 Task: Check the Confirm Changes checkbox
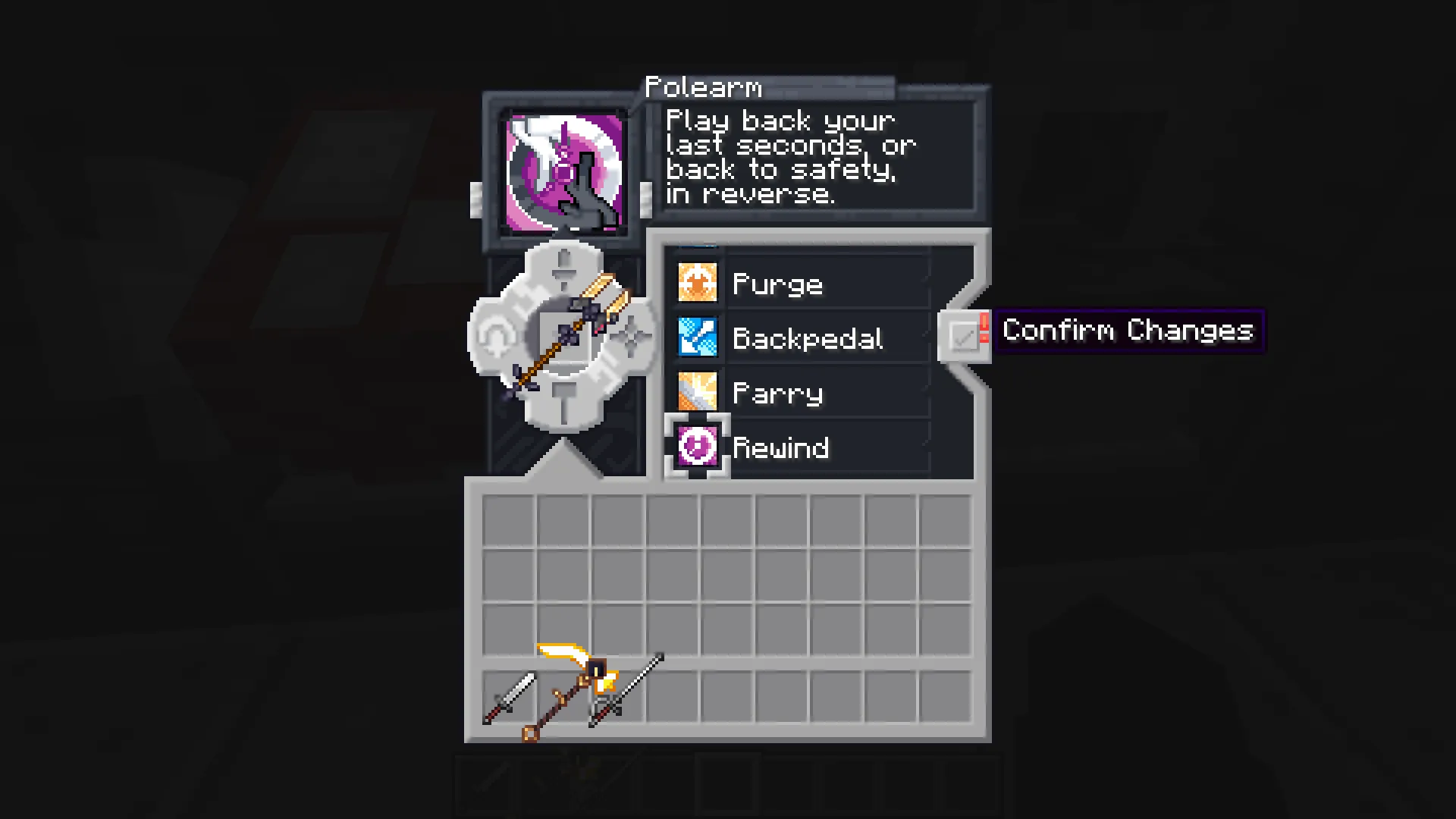click(965, 334)
